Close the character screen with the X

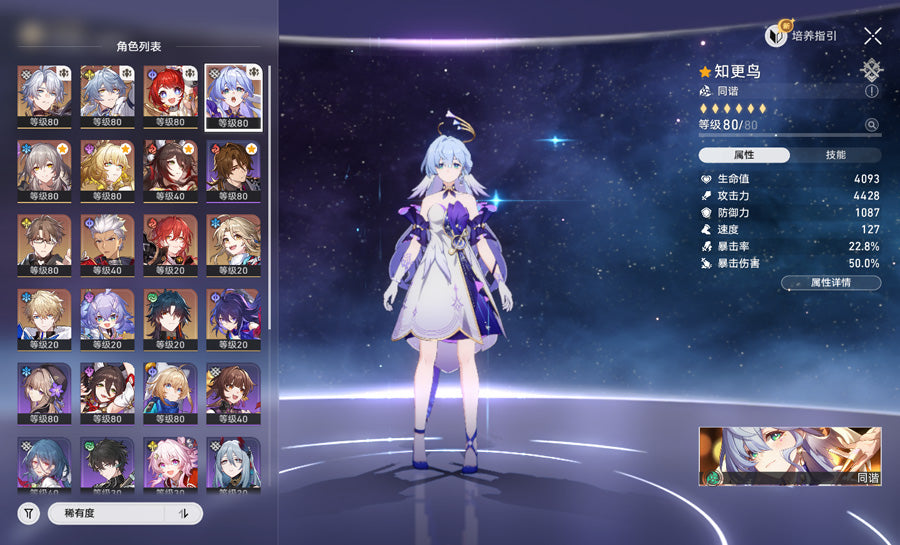[872, 36]
